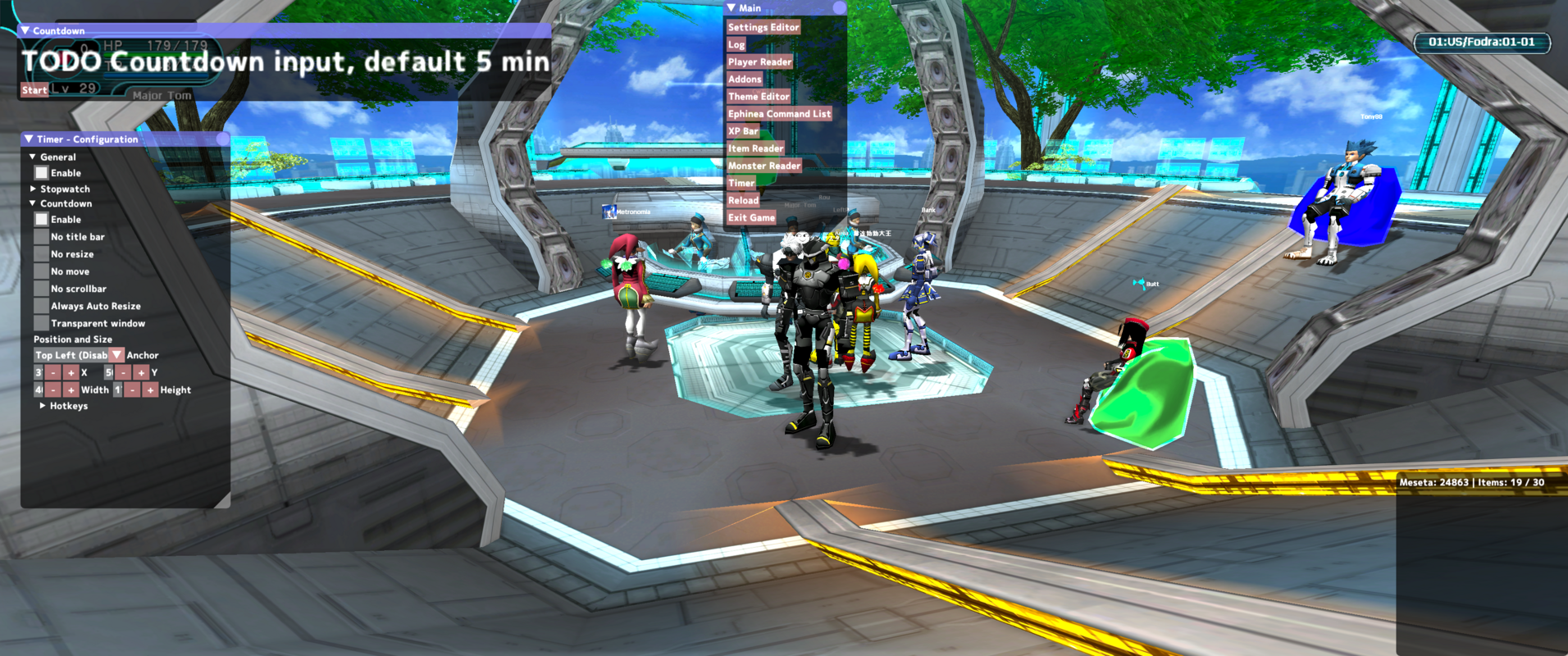Open the Settings Editor

point(763,27)
